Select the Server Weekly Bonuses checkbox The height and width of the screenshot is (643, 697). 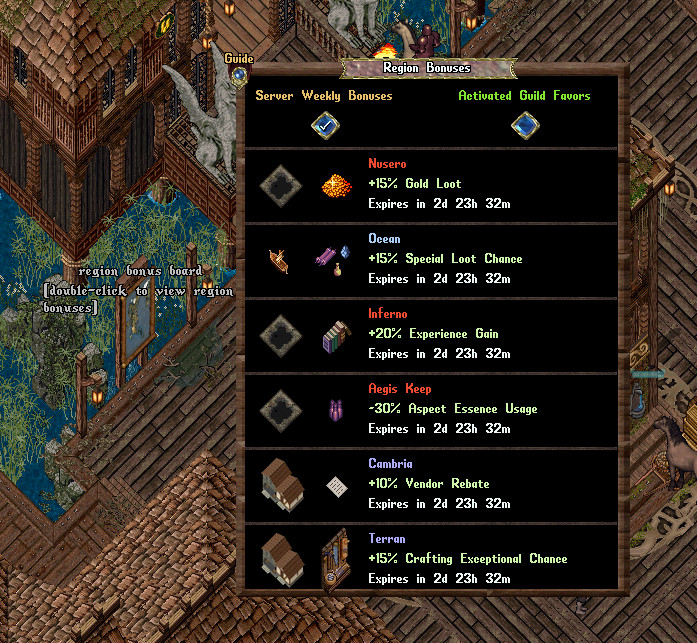click(324, 125)
